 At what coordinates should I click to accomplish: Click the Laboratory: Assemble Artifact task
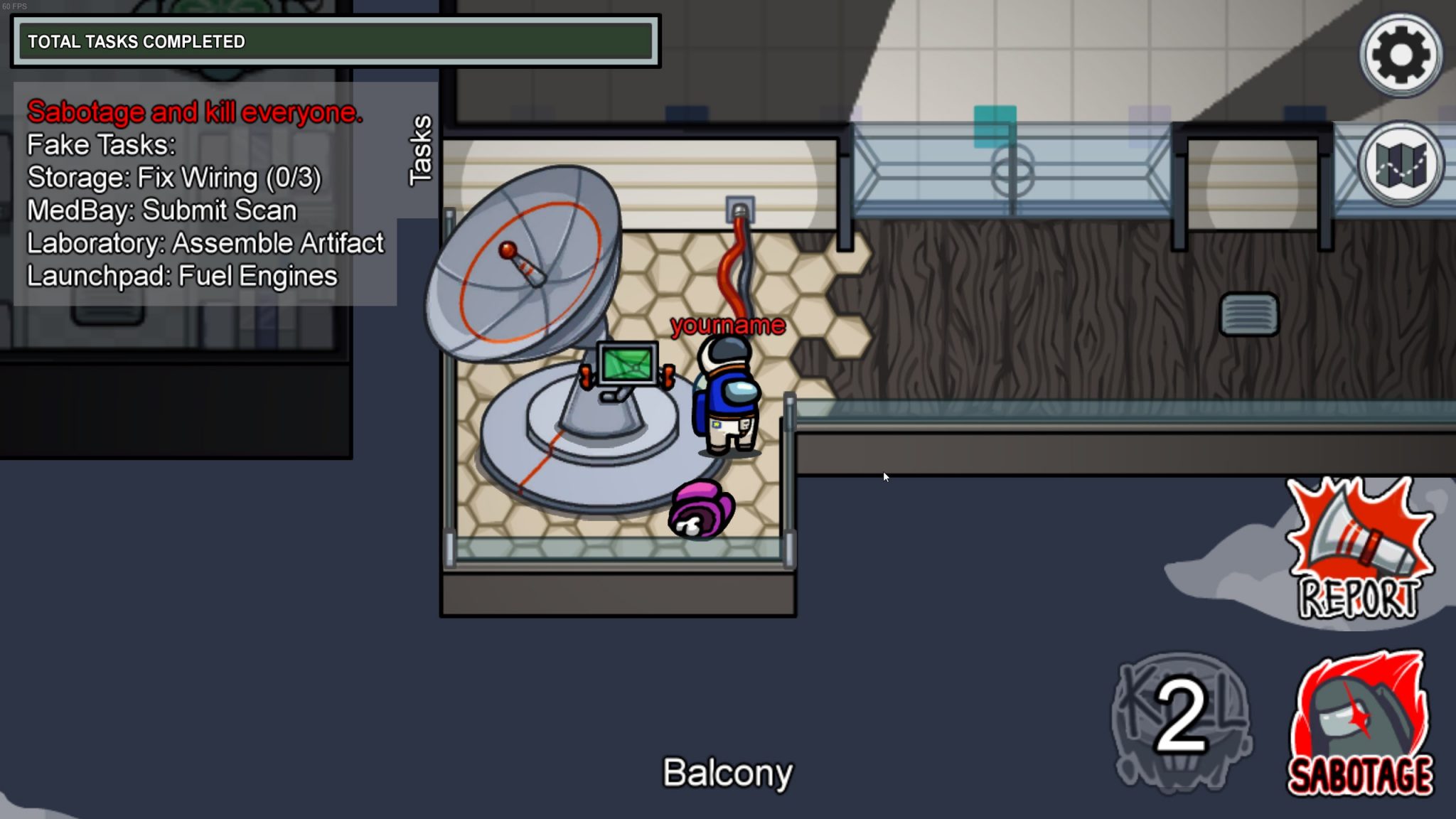205,243
